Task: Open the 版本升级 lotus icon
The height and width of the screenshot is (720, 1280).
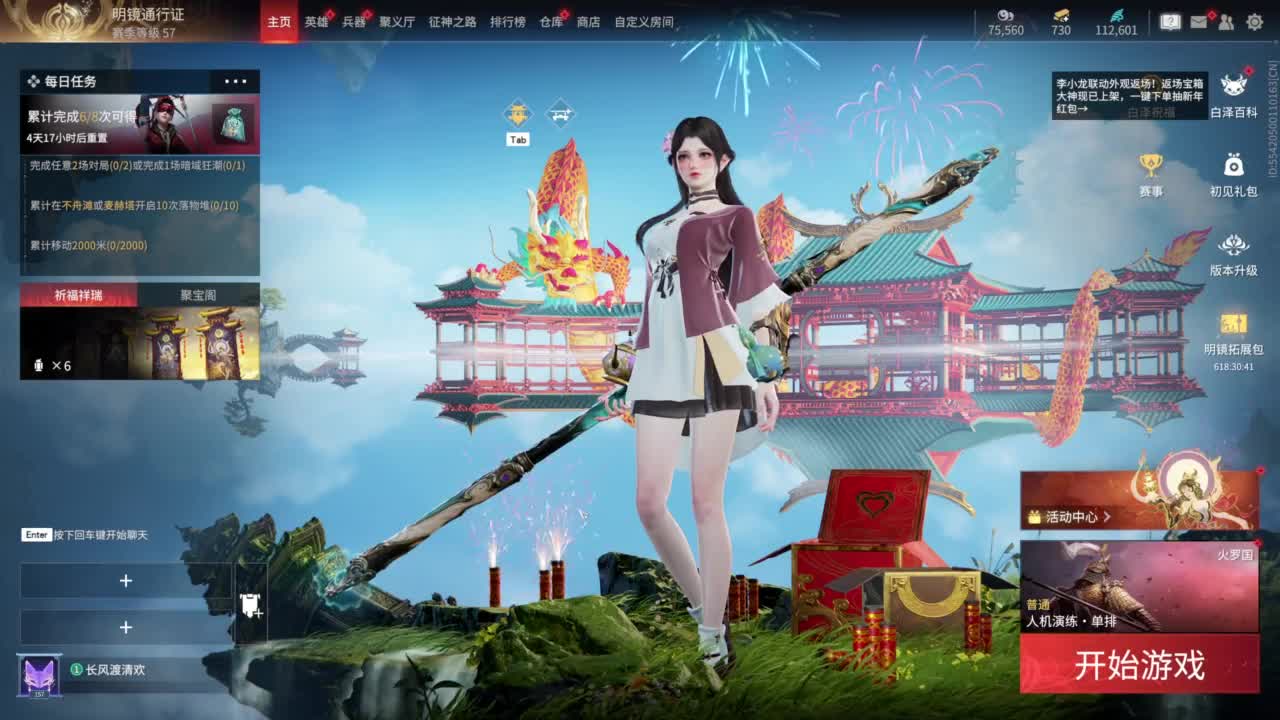Action: pos(1234,245)
